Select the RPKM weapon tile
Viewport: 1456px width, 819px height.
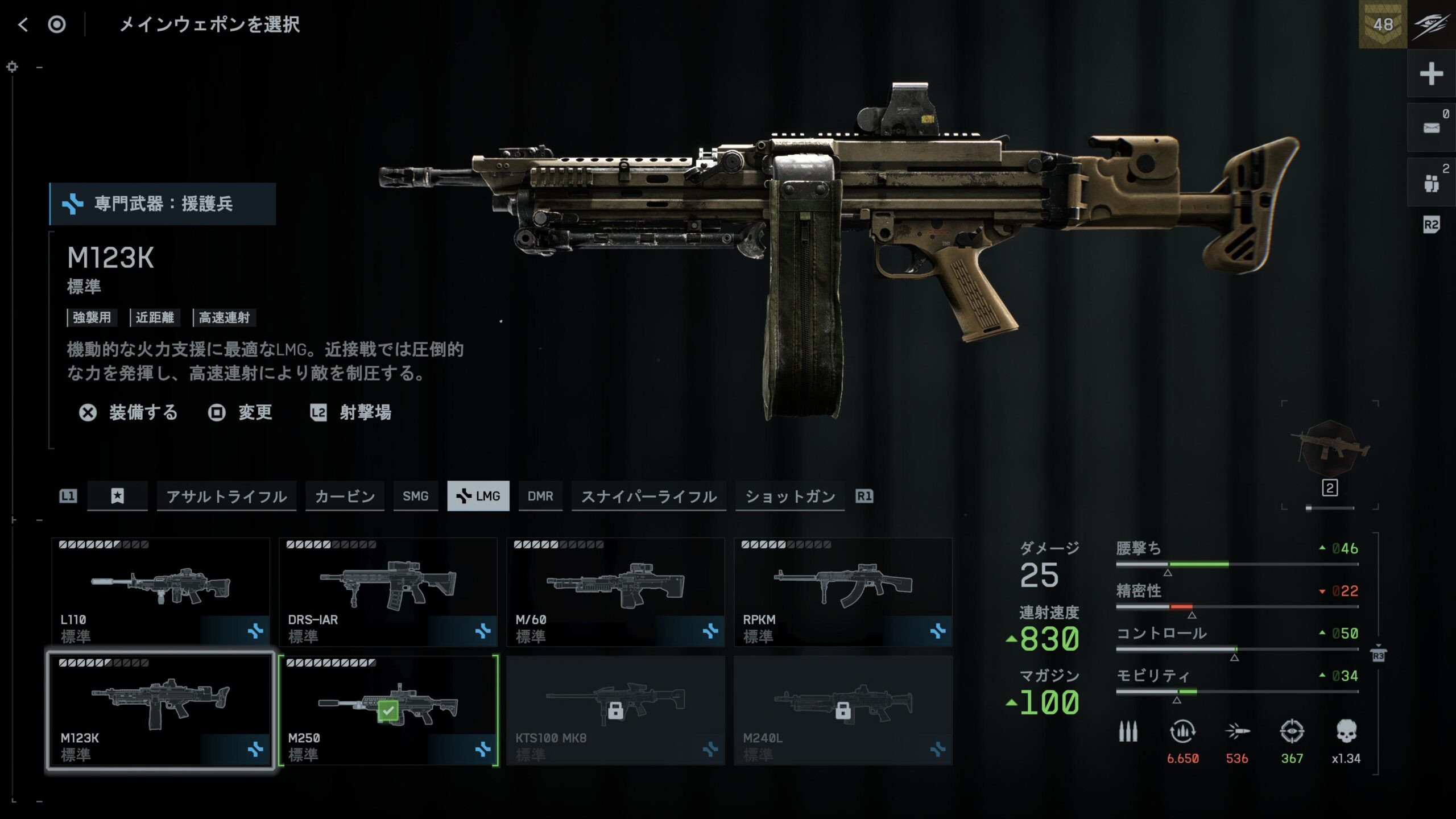point(843,591)
